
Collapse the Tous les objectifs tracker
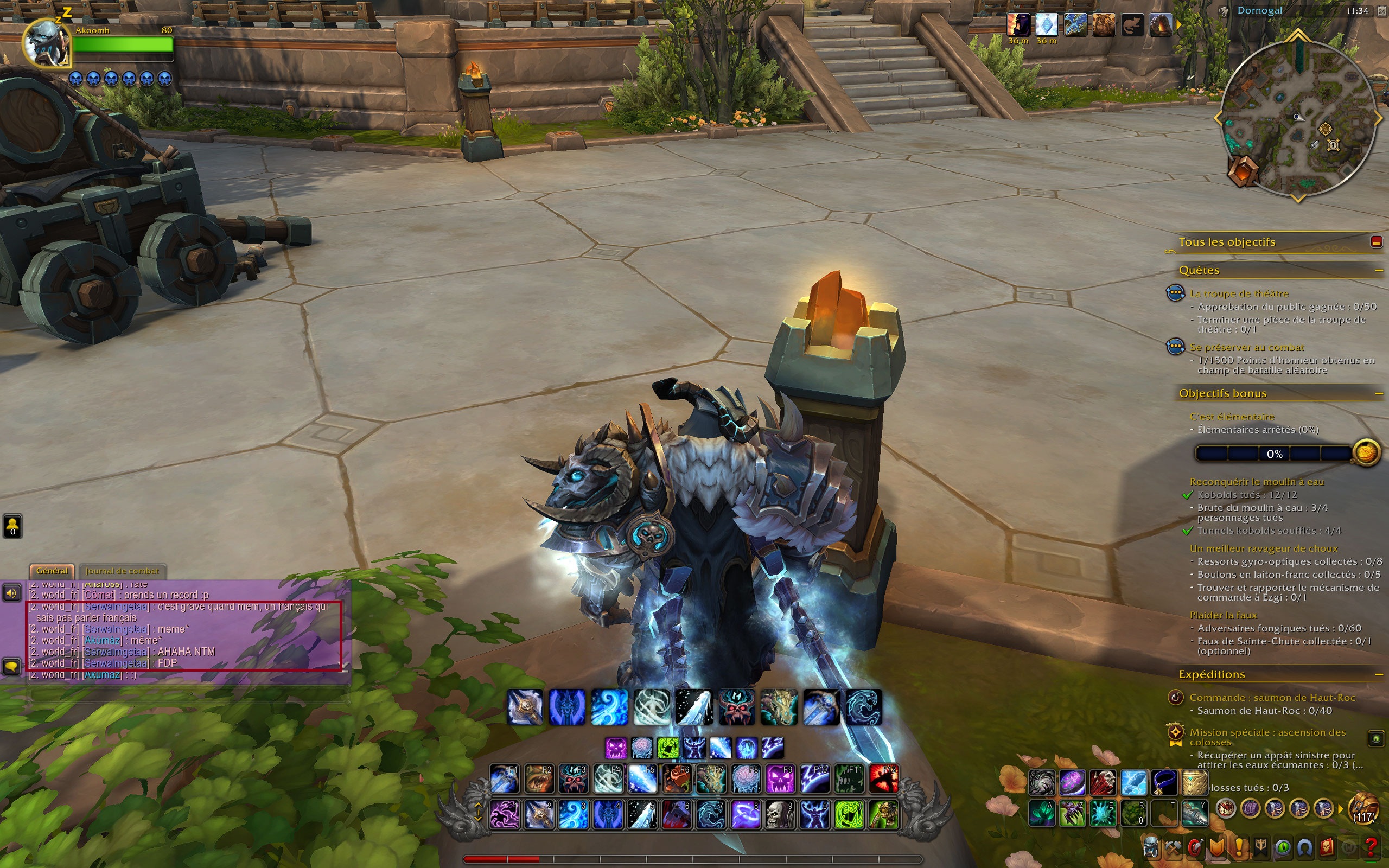click(1376, 242)
